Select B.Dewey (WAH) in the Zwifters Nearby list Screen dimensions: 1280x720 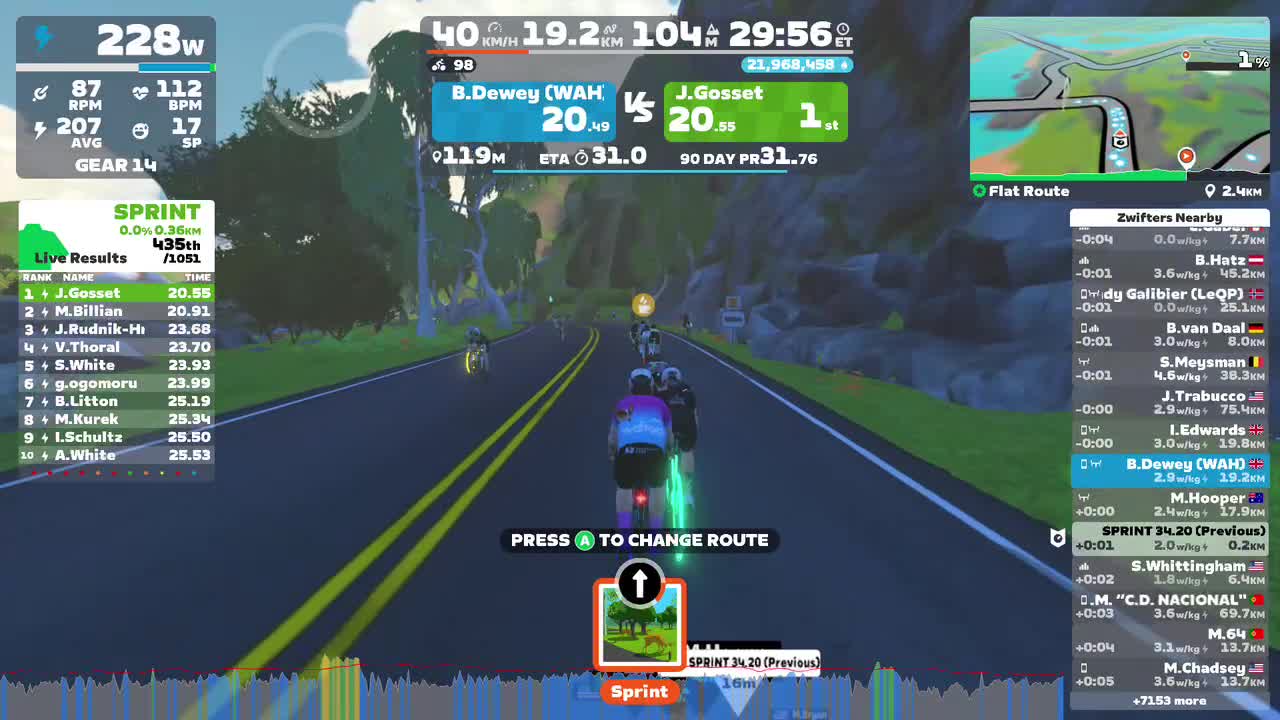(x=1169, y=471)
